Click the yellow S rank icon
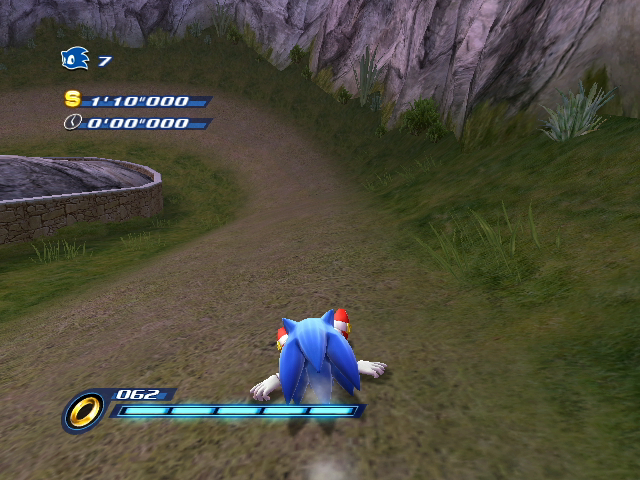Image resolution: width=640 pixels, height=480 pixels. [x=72, y=99]
